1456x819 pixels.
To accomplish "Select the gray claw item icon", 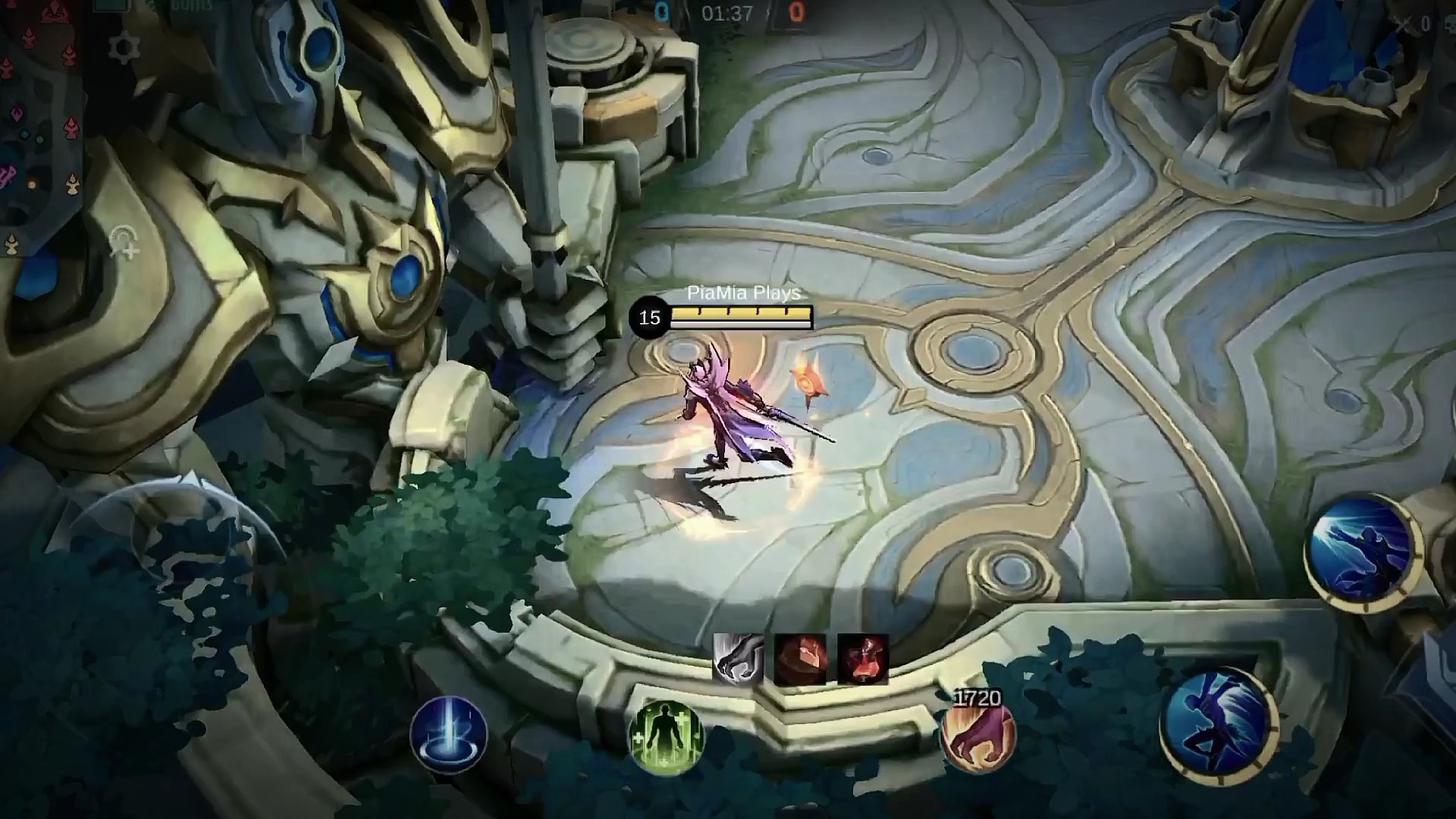I will click(x=739, y=659).
